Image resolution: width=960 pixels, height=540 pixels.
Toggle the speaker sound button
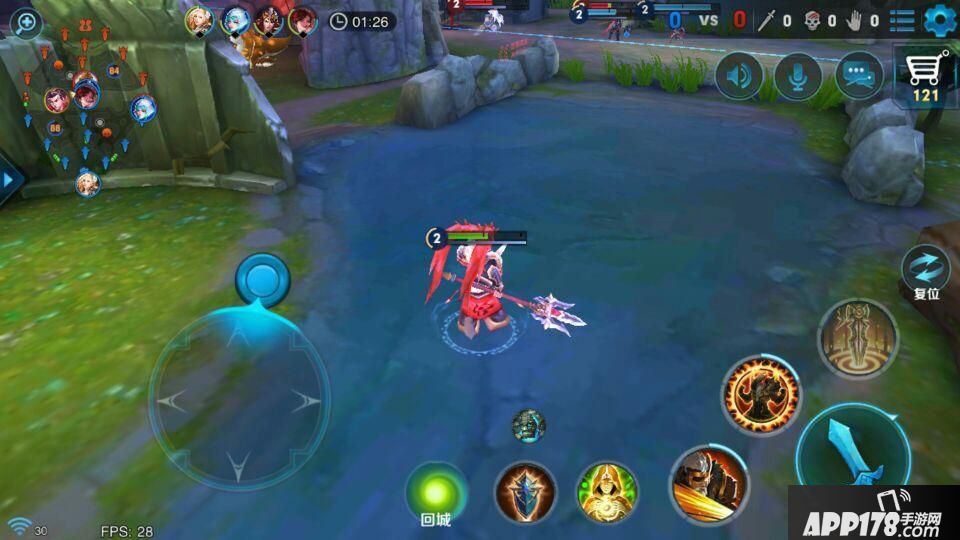click(x=739, y=77)
